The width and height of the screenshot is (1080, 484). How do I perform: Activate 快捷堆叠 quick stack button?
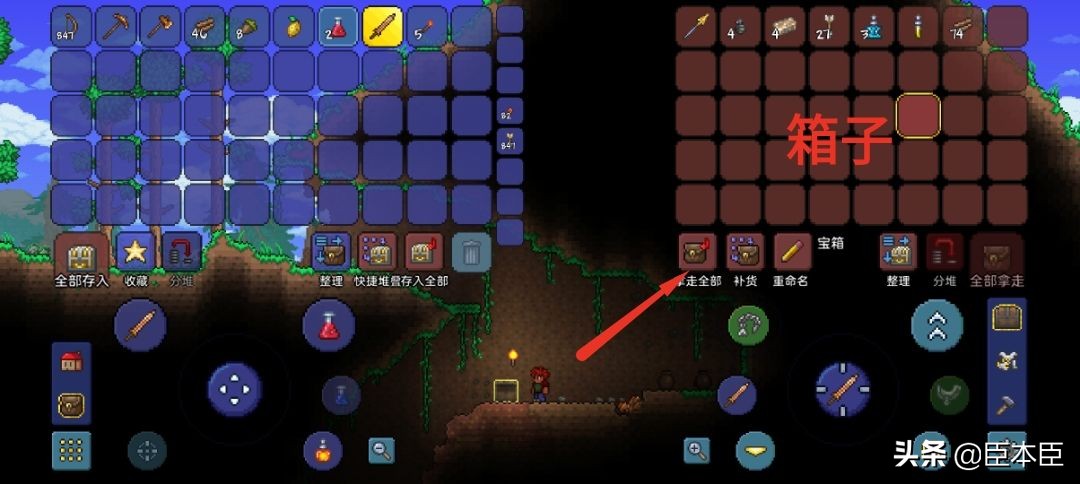coord(378,253)
